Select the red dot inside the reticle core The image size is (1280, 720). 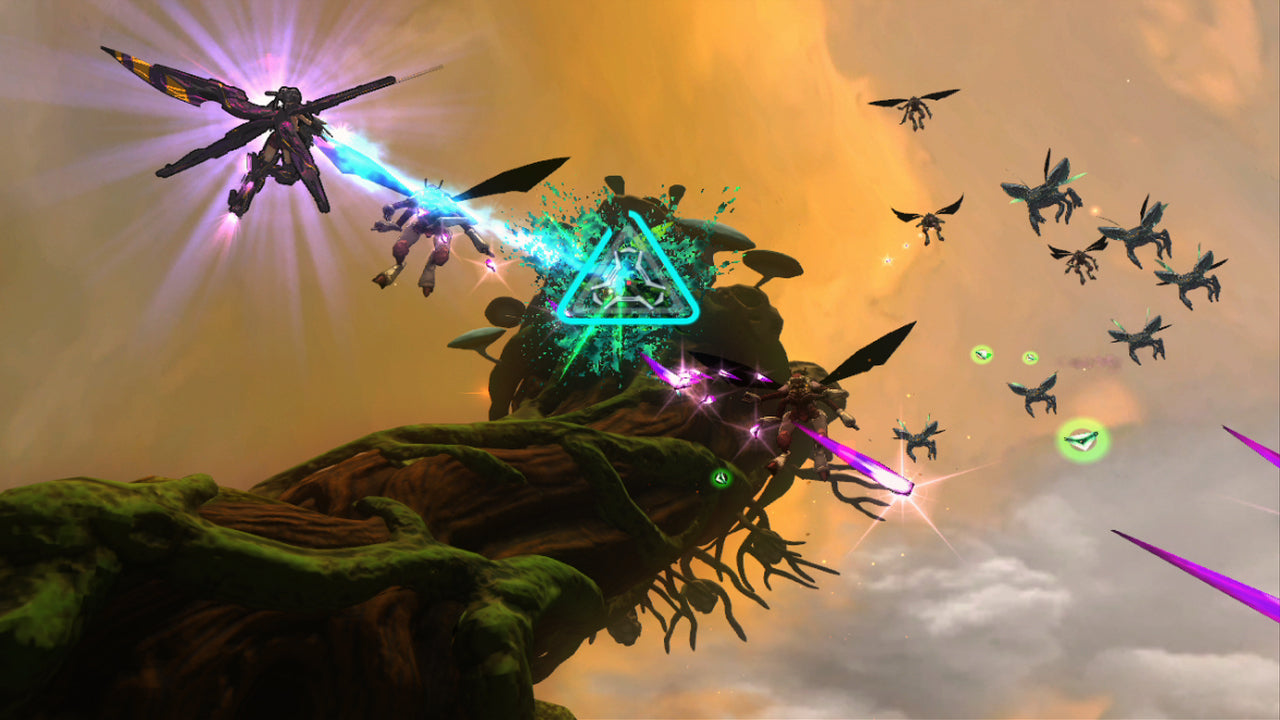628,283
